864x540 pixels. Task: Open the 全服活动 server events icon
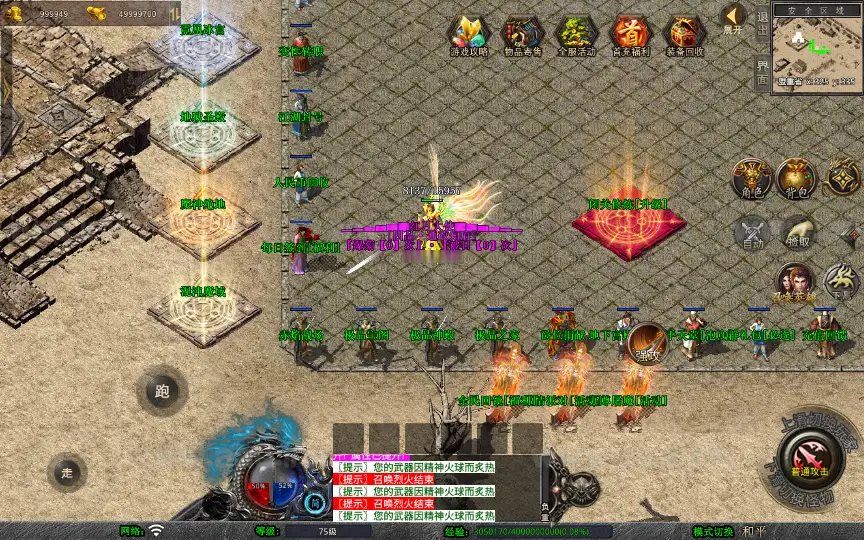[576, 35]
